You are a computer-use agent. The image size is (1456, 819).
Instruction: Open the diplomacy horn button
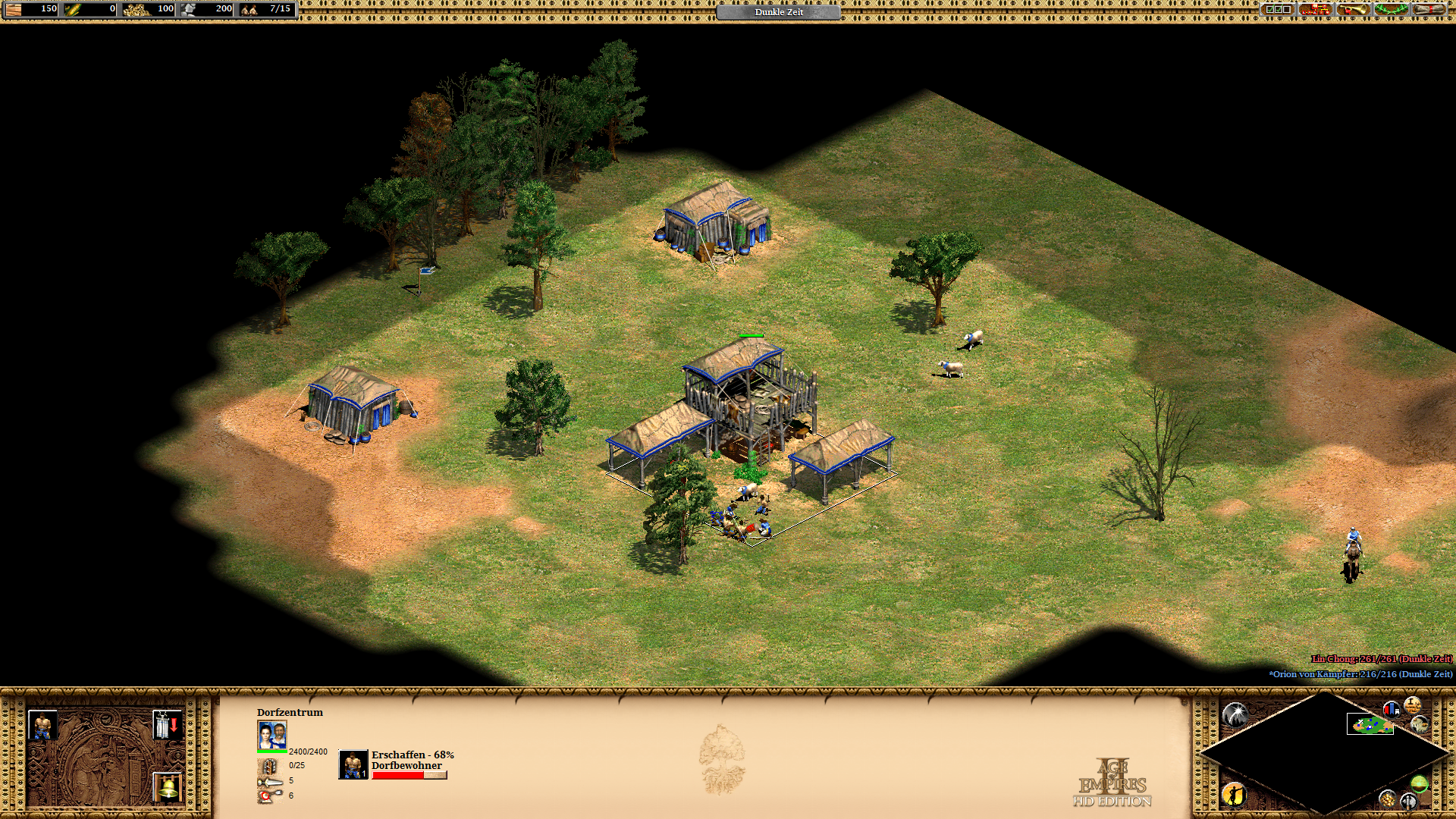[x=1353, y=9]
